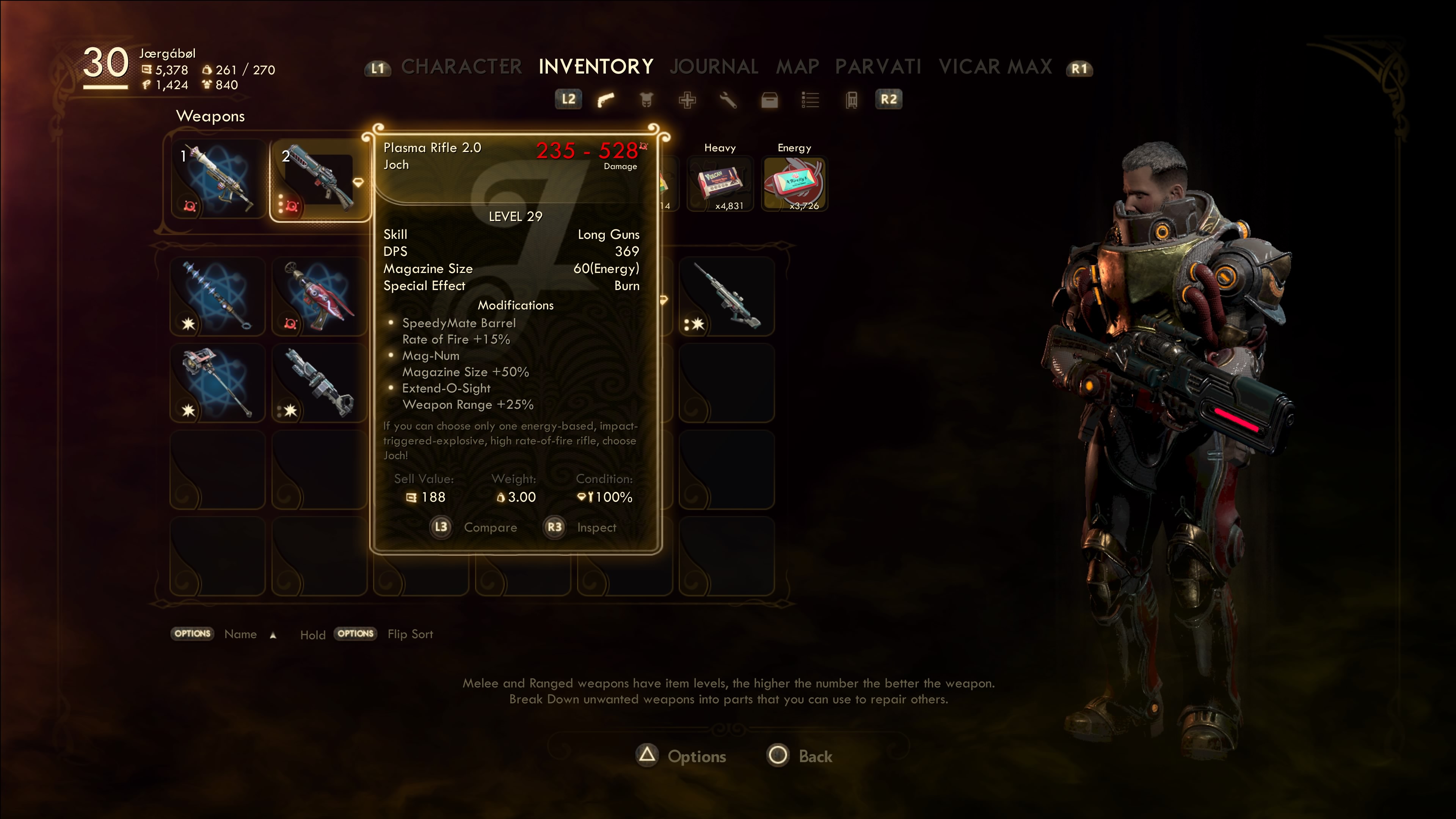Pick the spiked staff weapon slot
Image resolution: width=1456 pixels, height=819 pixels.
point(218,296)
